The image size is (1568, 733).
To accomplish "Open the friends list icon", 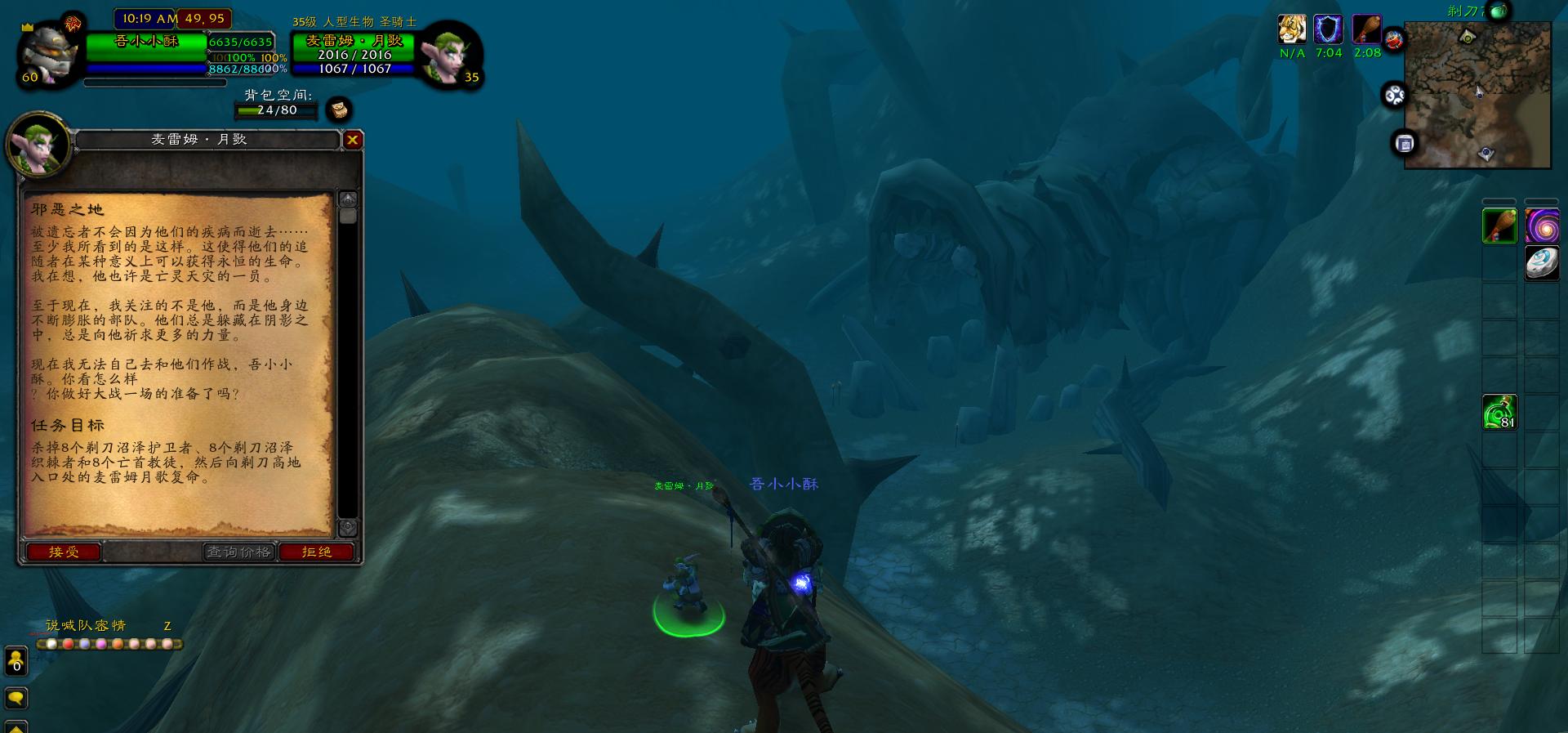I will [x=16, y=661].
